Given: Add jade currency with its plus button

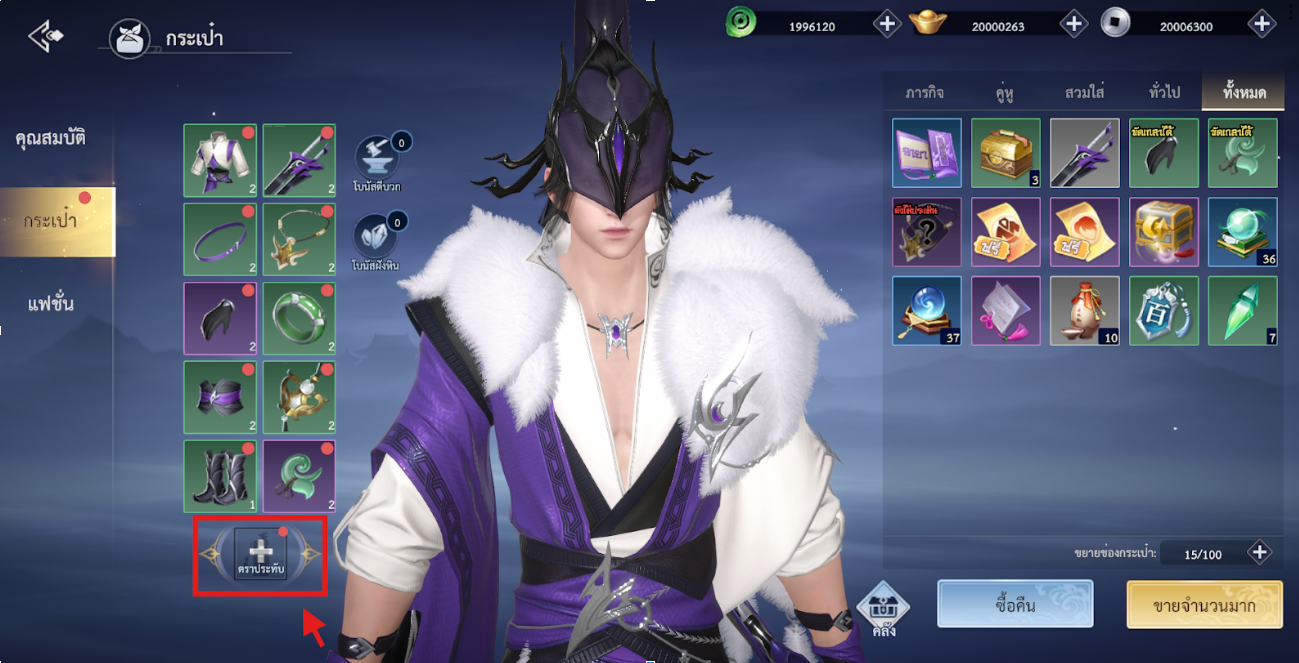Looking at the screenshot, I should [x=887, y=23].
